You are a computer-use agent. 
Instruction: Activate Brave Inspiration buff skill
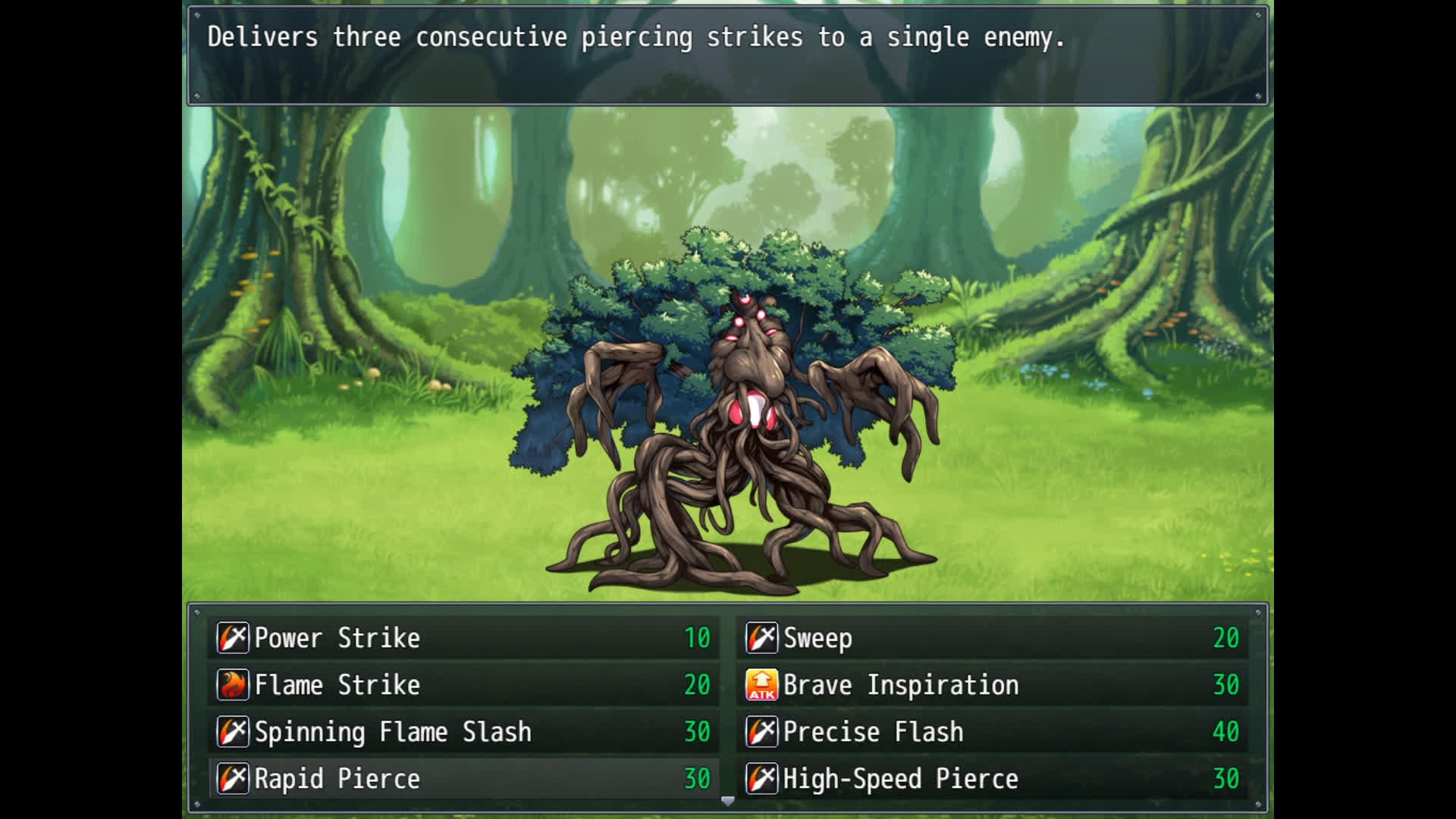point(992,685)
